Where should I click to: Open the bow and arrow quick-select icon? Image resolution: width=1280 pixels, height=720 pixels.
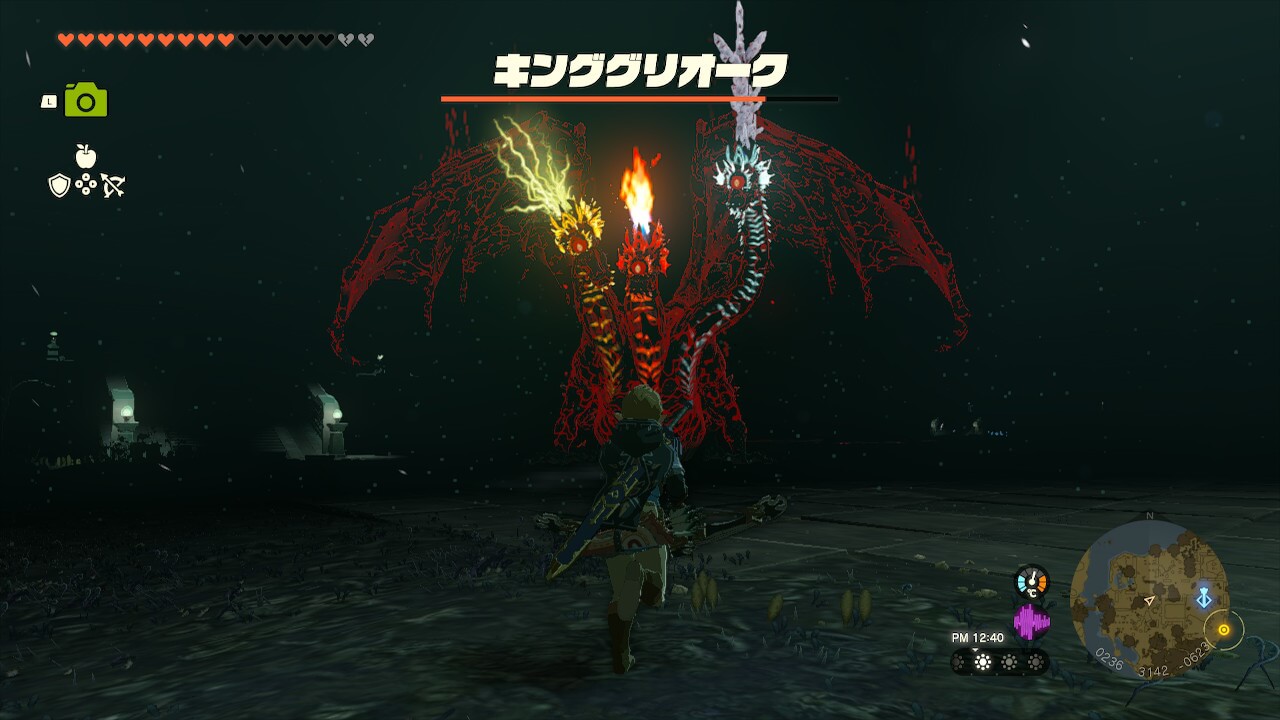point(112,185)
